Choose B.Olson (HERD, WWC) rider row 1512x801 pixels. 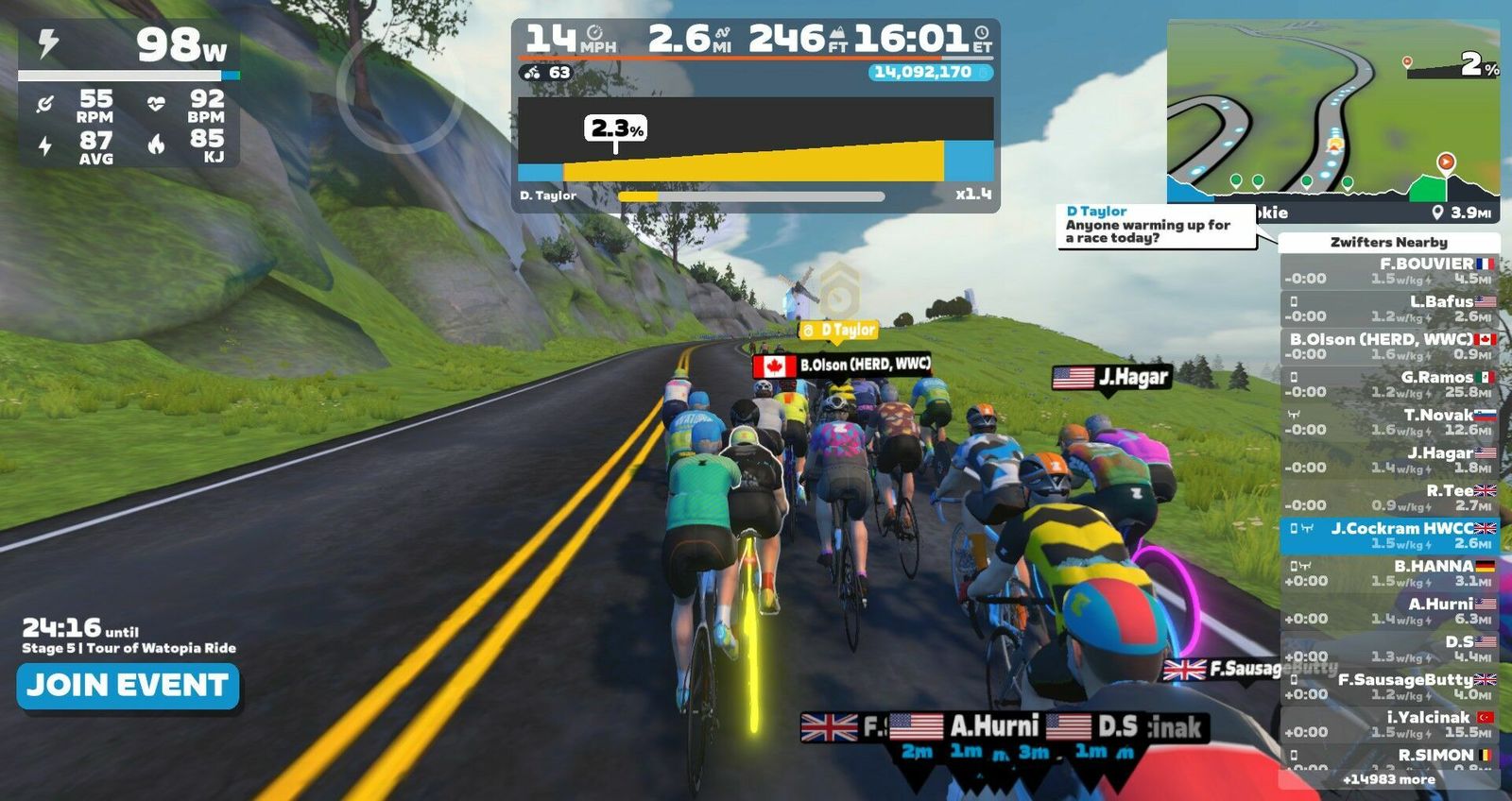pyautogui.click(x=1389, y=347)
